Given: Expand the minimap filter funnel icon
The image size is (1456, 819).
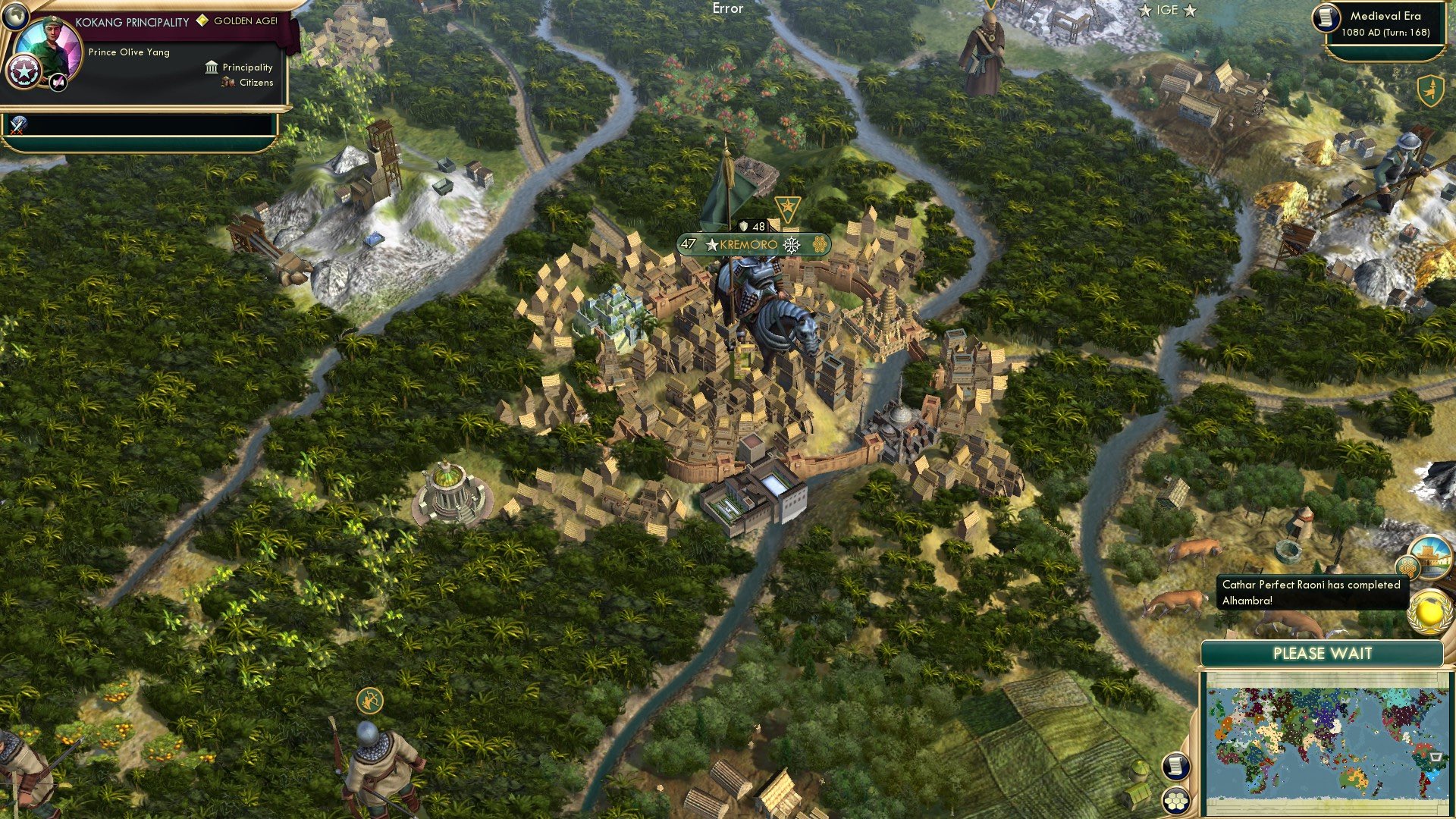Looking at the screenshot, I should click(1436, 758).
